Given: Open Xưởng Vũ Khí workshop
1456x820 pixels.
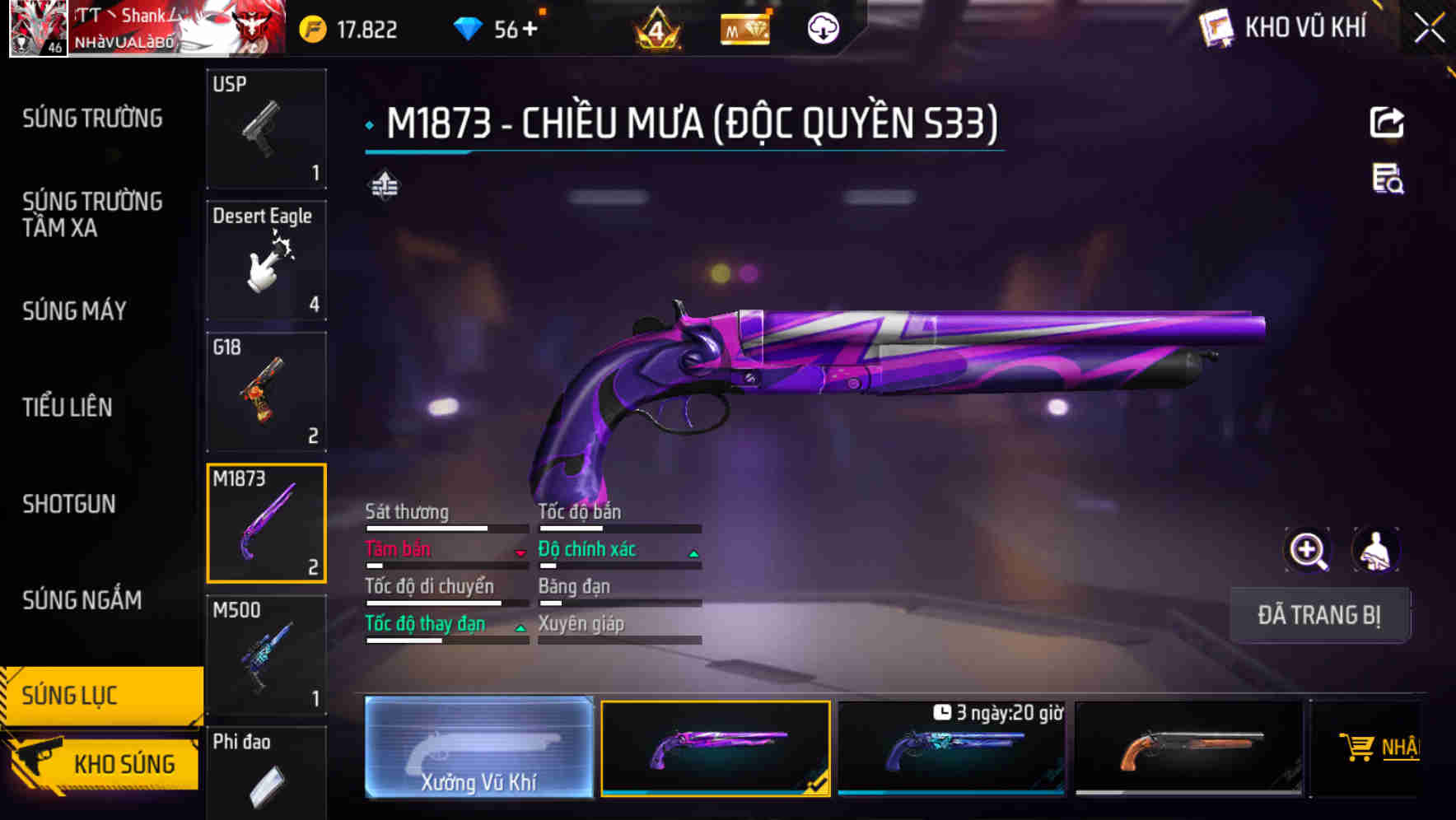Looking at the screenshot, I should pos(480,748).
